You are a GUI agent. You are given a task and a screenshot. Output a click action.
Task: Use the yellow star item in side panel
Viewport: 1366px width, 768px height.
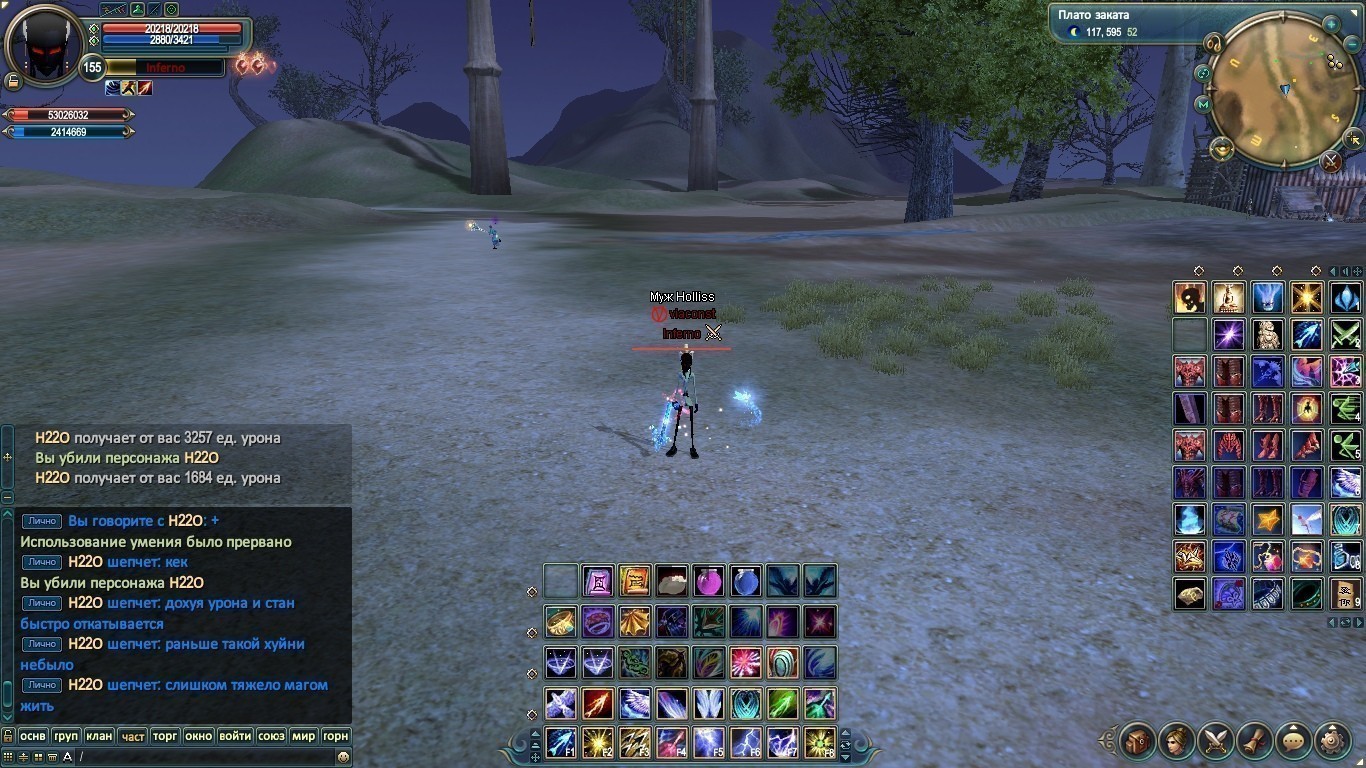[x=1267, y=520]
